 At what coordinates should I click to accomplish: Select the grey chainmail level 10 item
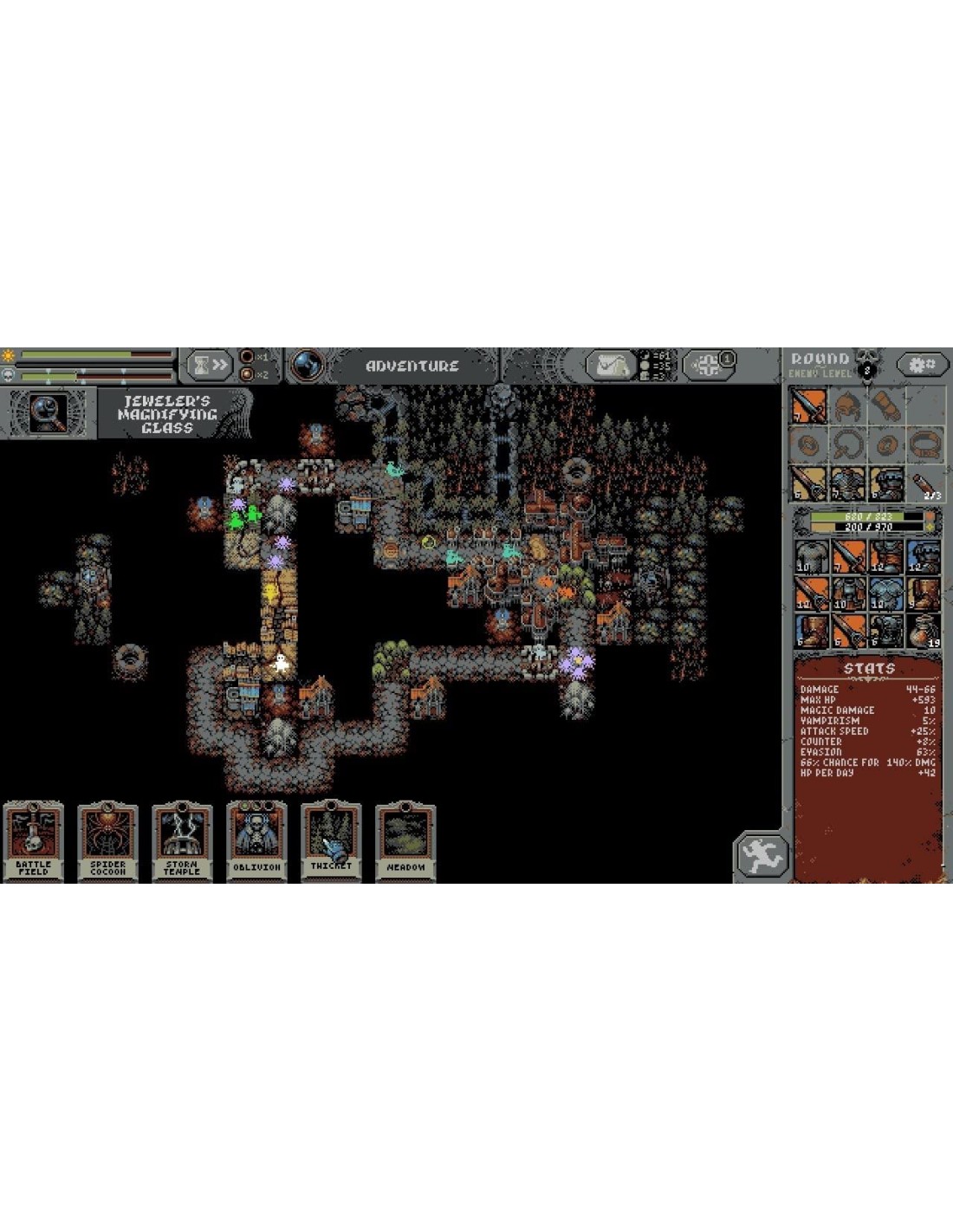pos(812,557)
